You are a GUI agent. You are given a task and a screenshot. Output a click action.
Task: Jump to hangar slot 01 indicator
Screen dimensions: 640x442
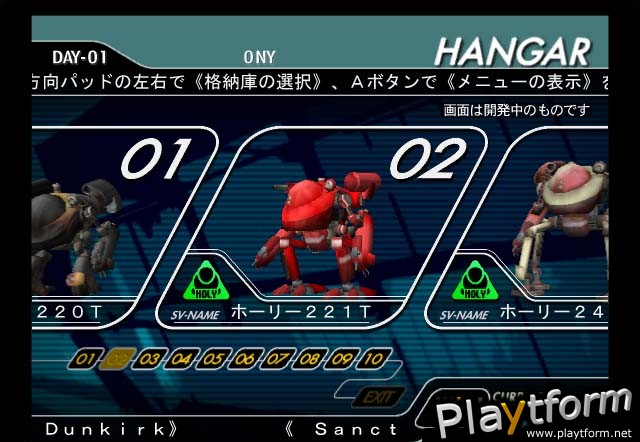point(87,357)
